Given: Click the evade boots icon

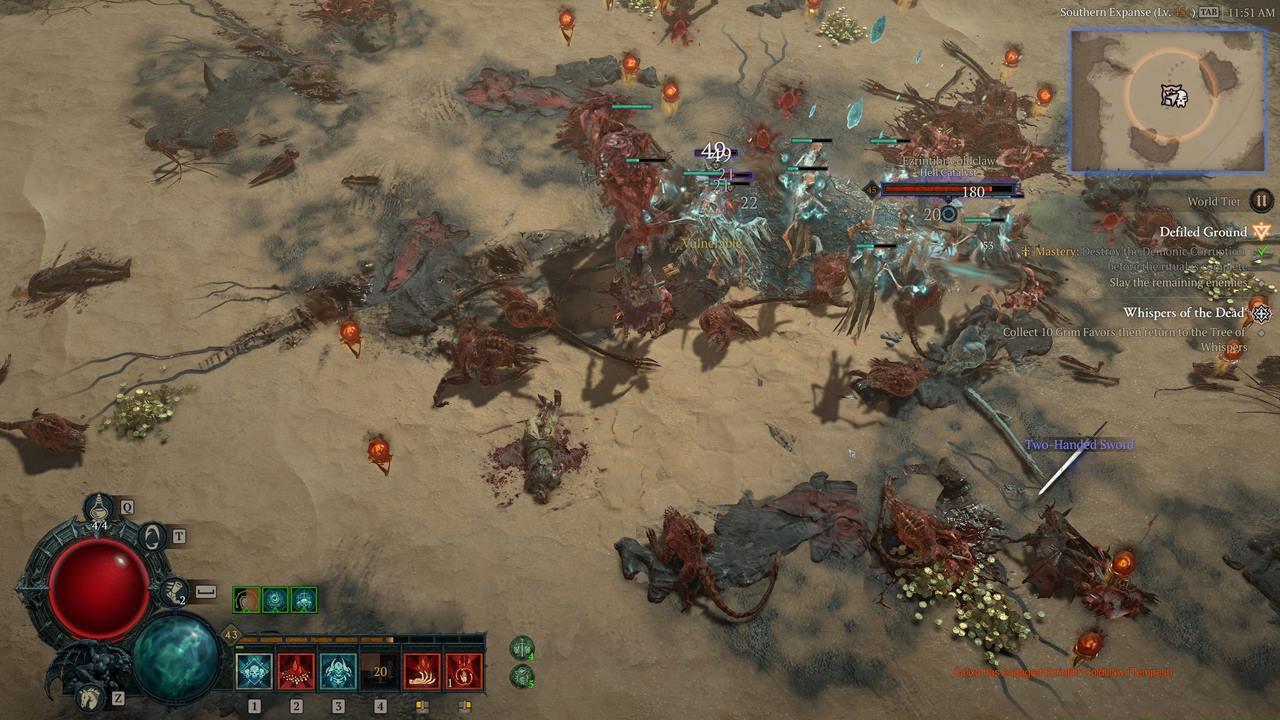Looking at the screenshot, I should [171, 593].
